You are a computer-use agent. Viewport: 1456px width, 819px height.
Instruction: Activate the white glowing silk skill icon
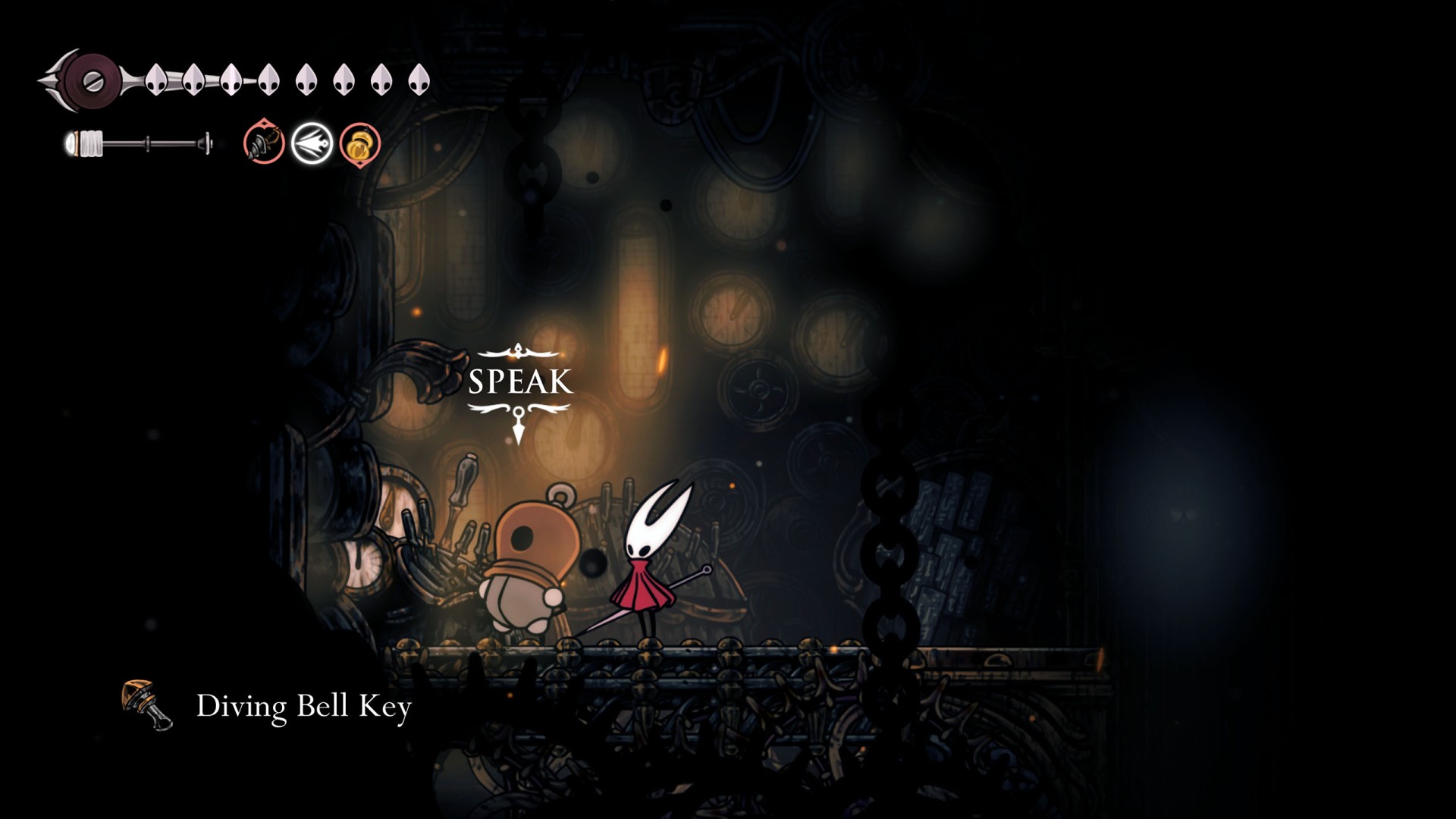pos(312,143)
